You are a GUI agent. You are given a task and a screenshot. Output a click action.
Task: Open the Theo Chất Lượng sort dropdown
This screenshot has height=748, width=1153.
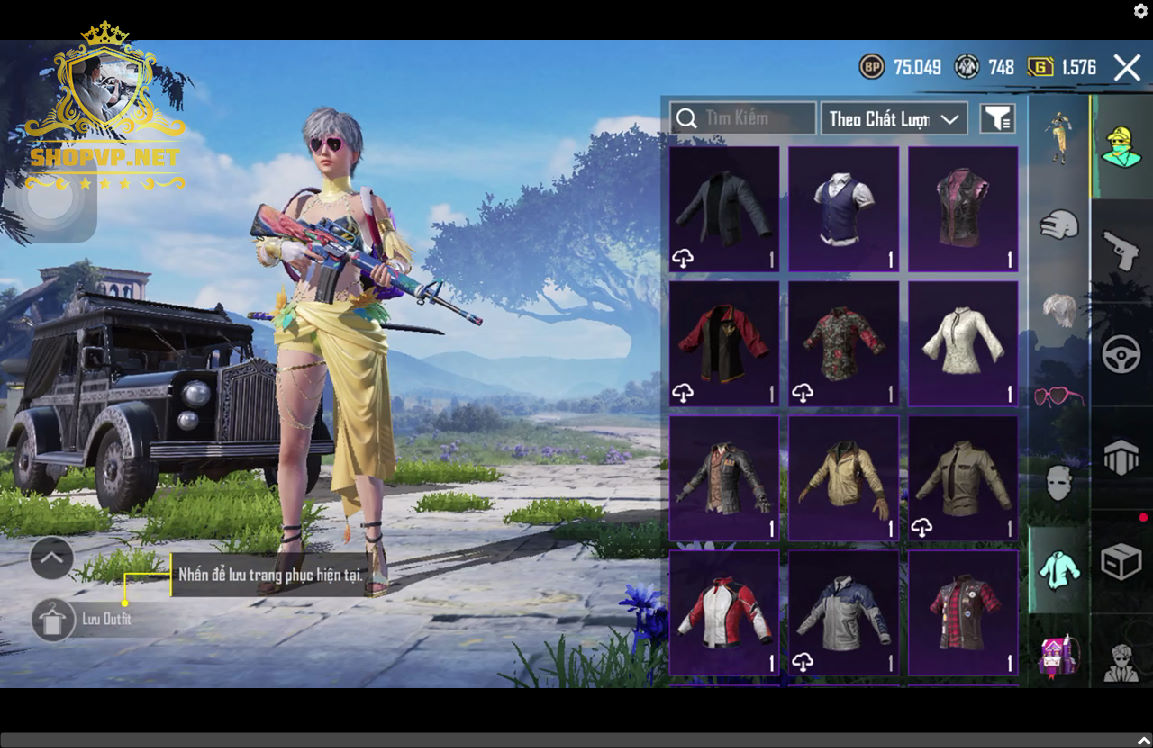894,119
